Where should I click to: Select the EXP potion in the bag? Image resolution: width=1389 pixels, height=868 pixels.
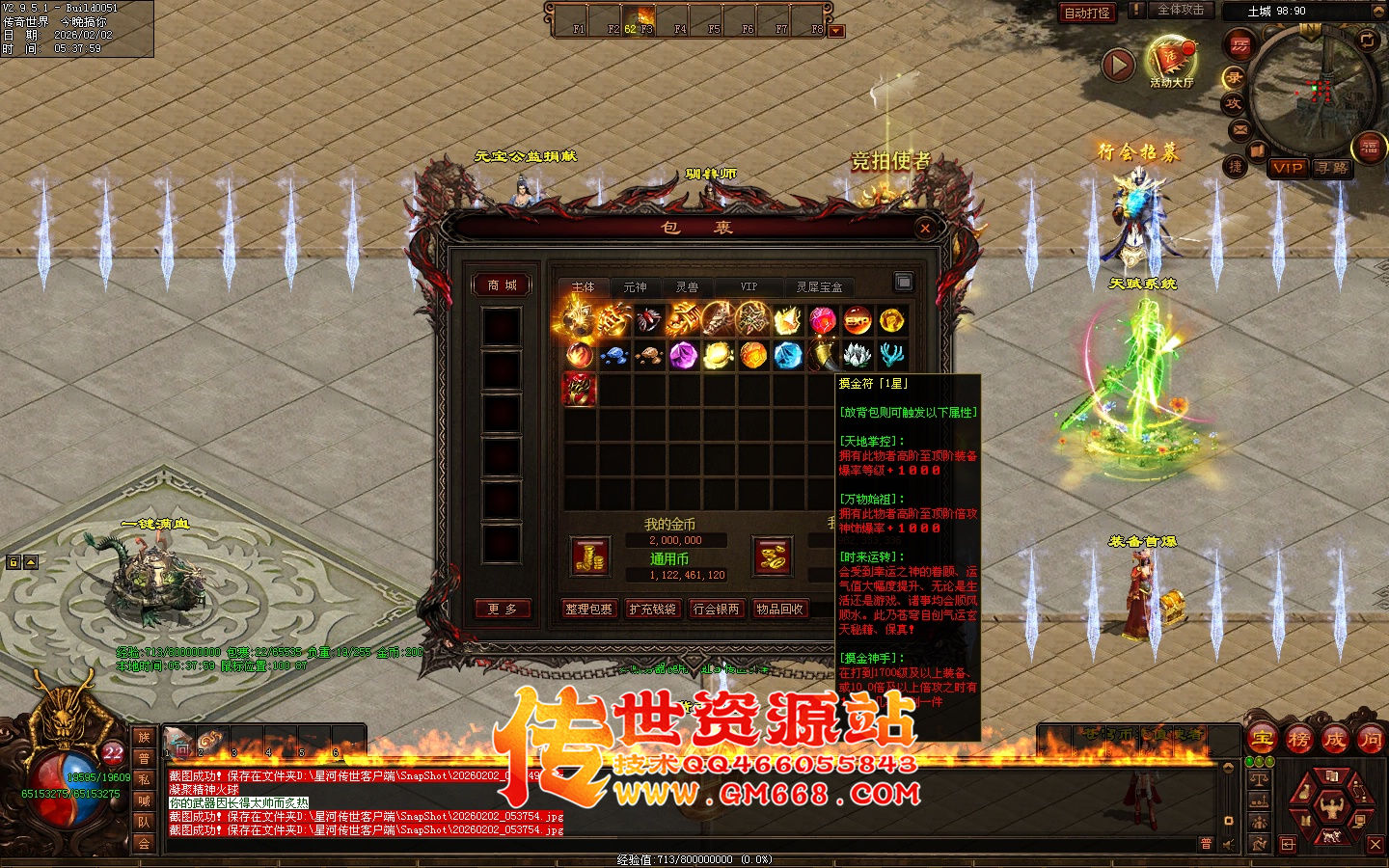pos(856,321)
